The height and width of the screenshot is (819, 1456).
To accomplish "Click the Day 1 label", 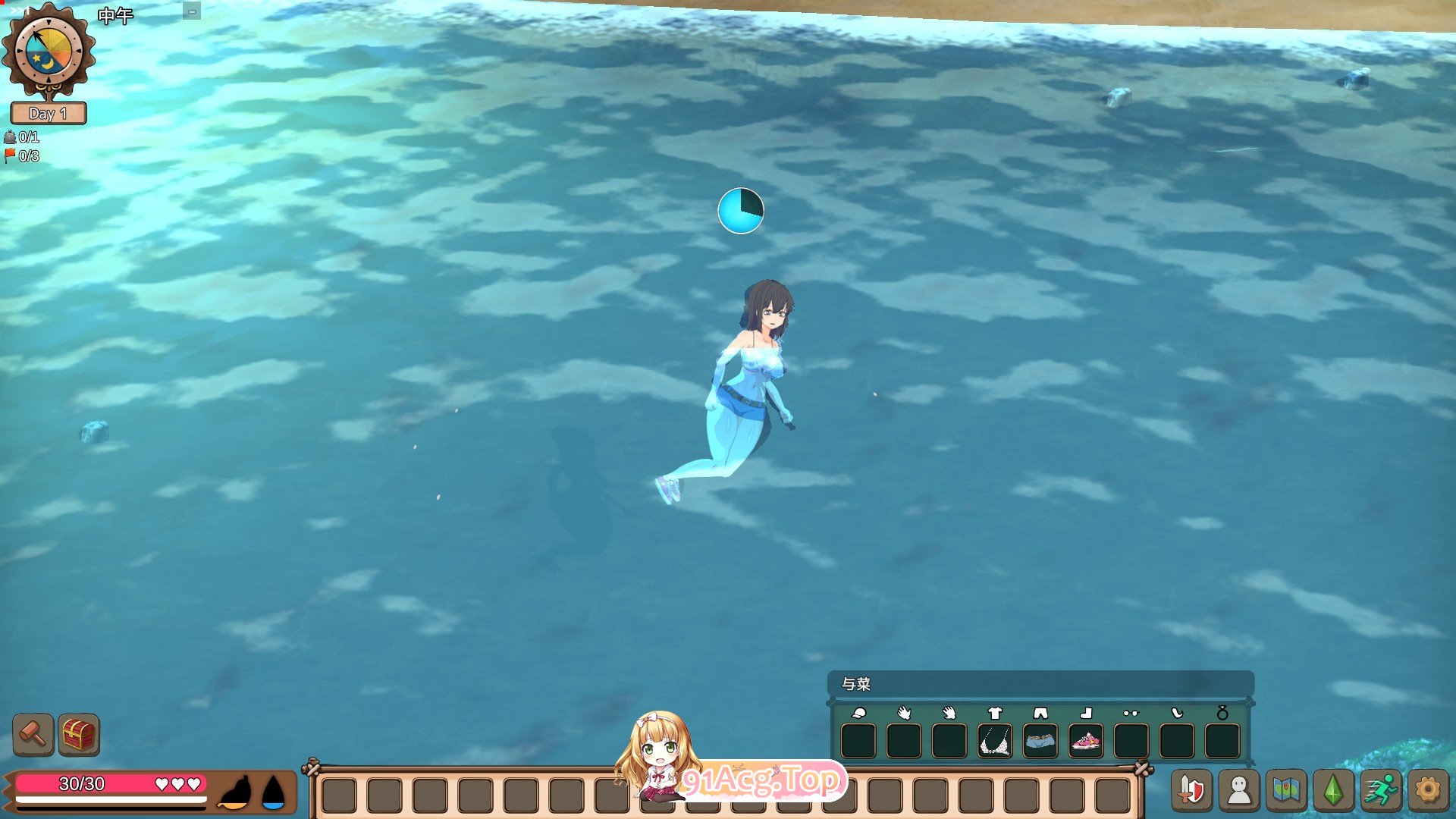I will coord(48,114).
